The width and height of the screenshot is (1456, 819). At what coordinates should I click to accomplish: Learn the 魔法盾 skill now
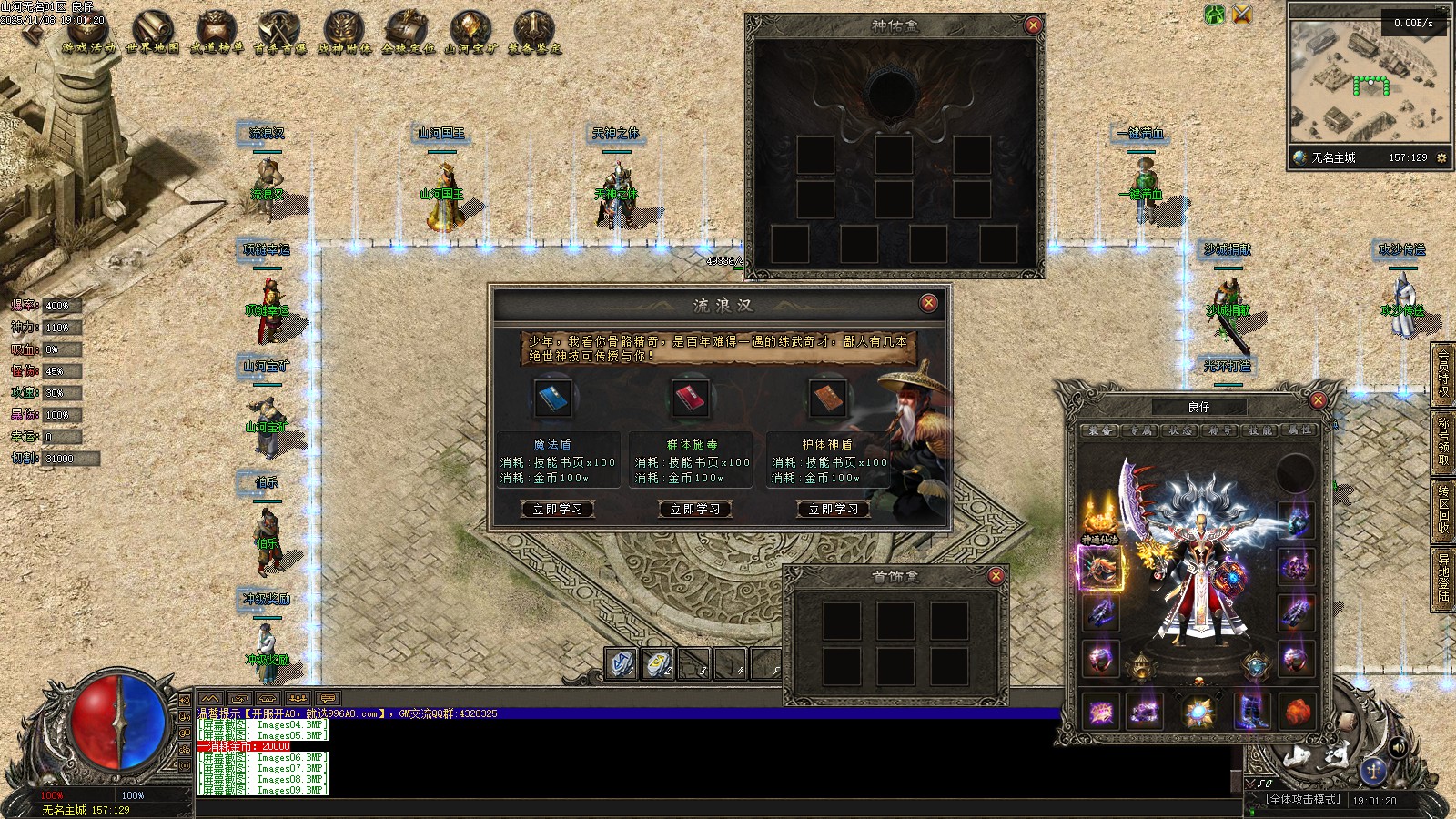558,509
